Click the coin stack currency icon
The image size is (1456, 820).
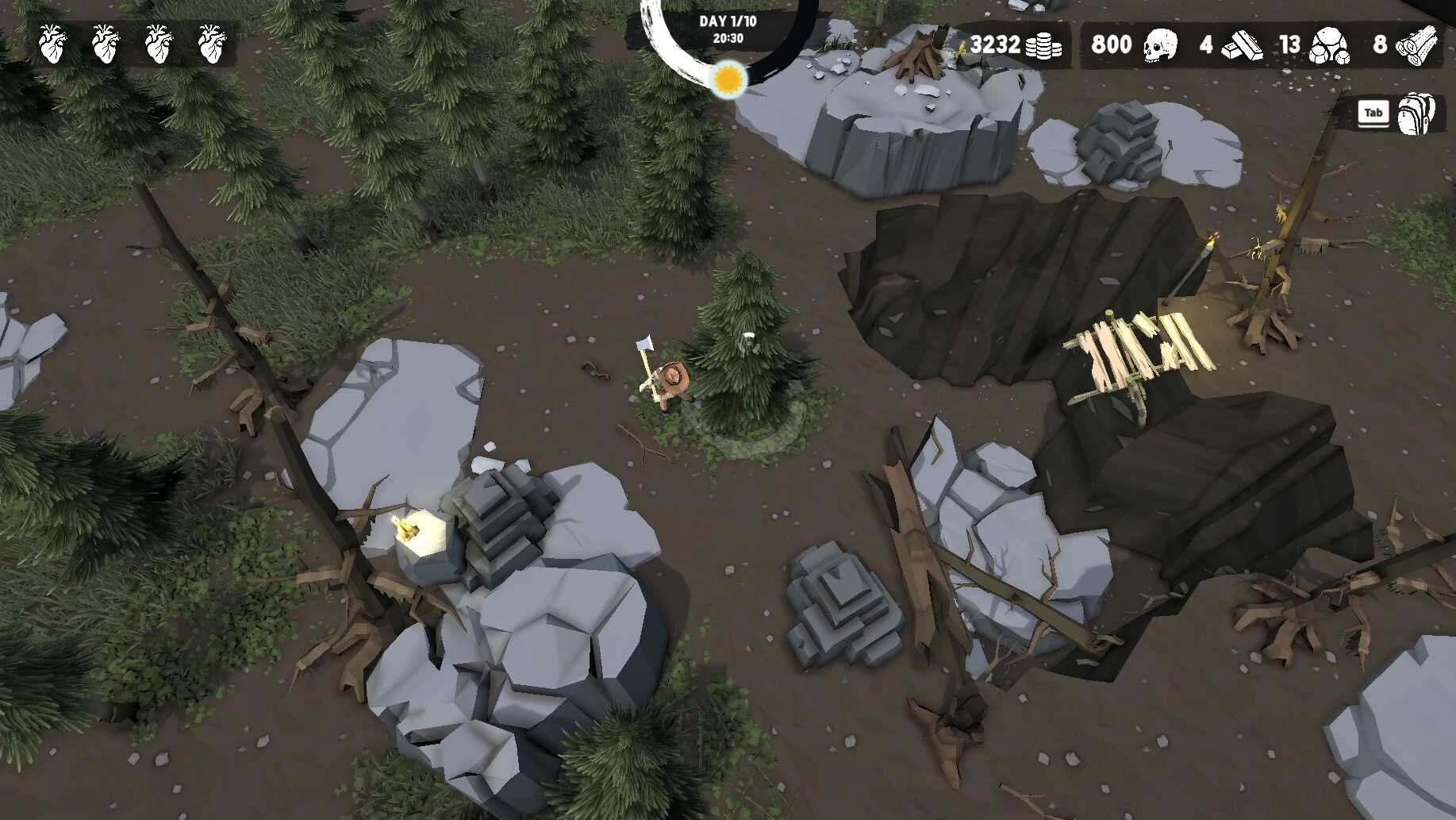[x=1043, y=45]
